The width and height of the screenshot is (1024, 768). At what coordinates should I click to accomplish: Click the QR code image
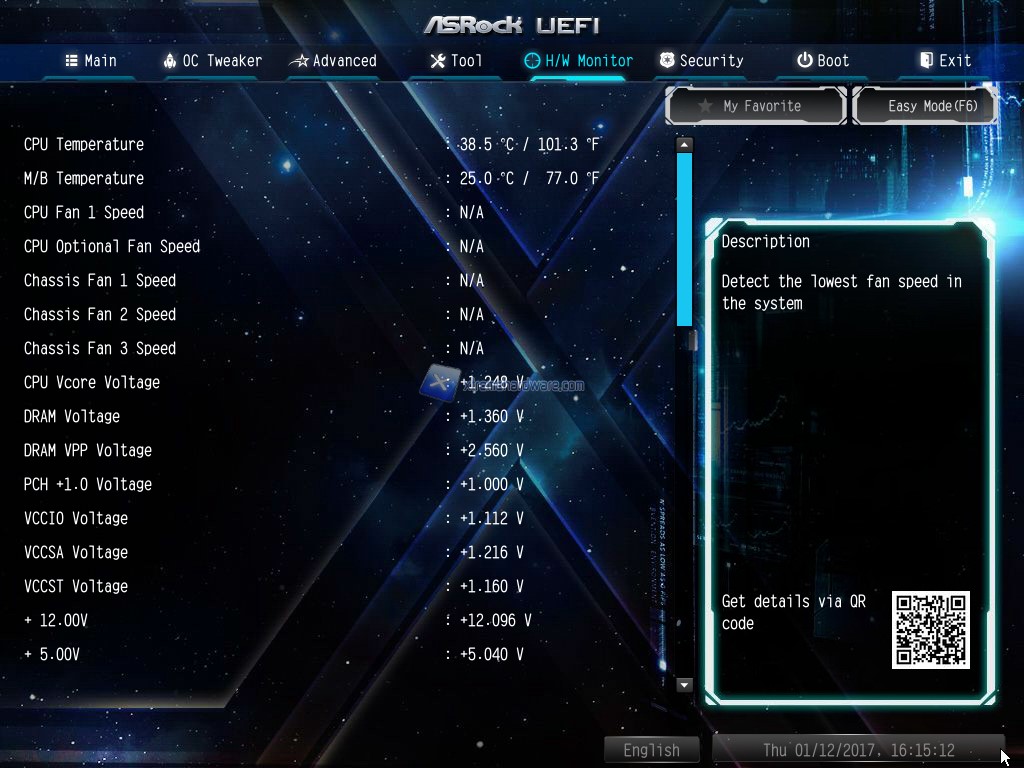tap(930, 630)
